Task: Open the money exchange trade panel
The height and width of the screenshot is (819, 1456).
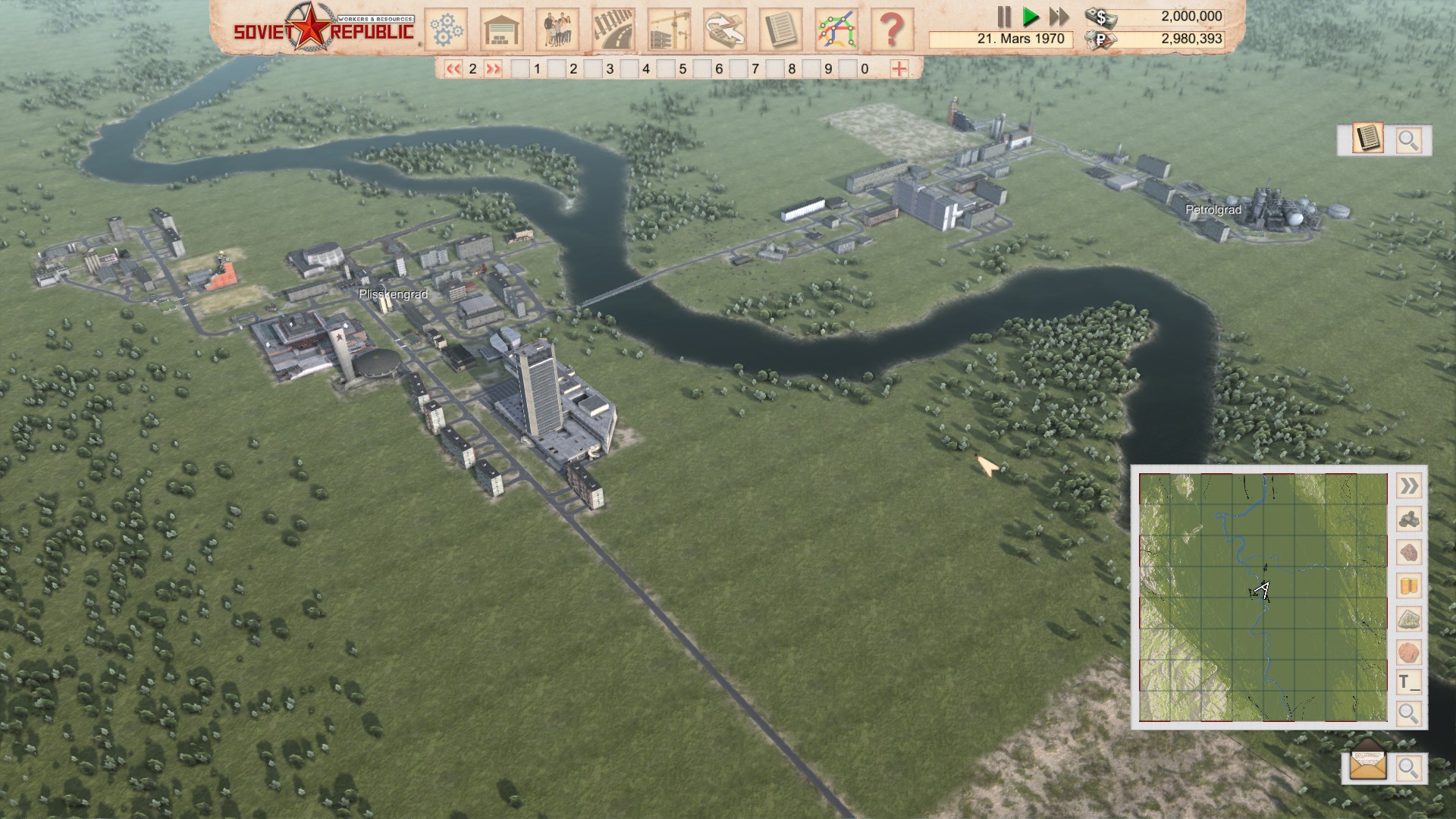Action: click(725, 30)
